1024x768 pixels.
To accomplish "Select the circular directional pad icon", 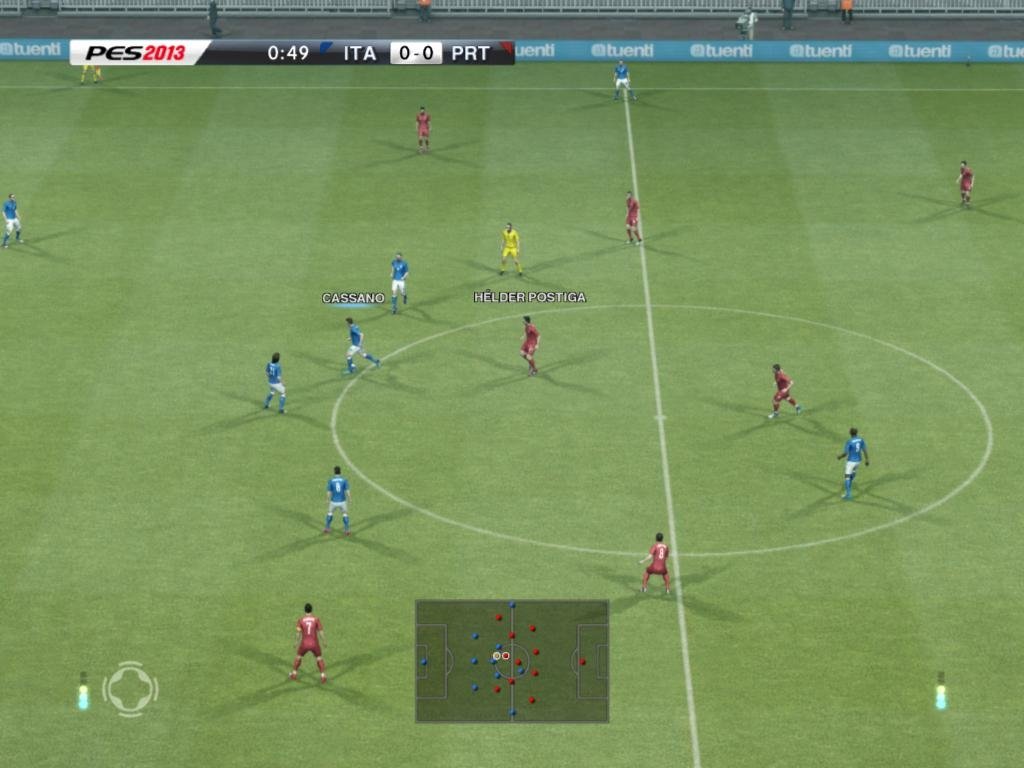I will click(x=130, y=689).
